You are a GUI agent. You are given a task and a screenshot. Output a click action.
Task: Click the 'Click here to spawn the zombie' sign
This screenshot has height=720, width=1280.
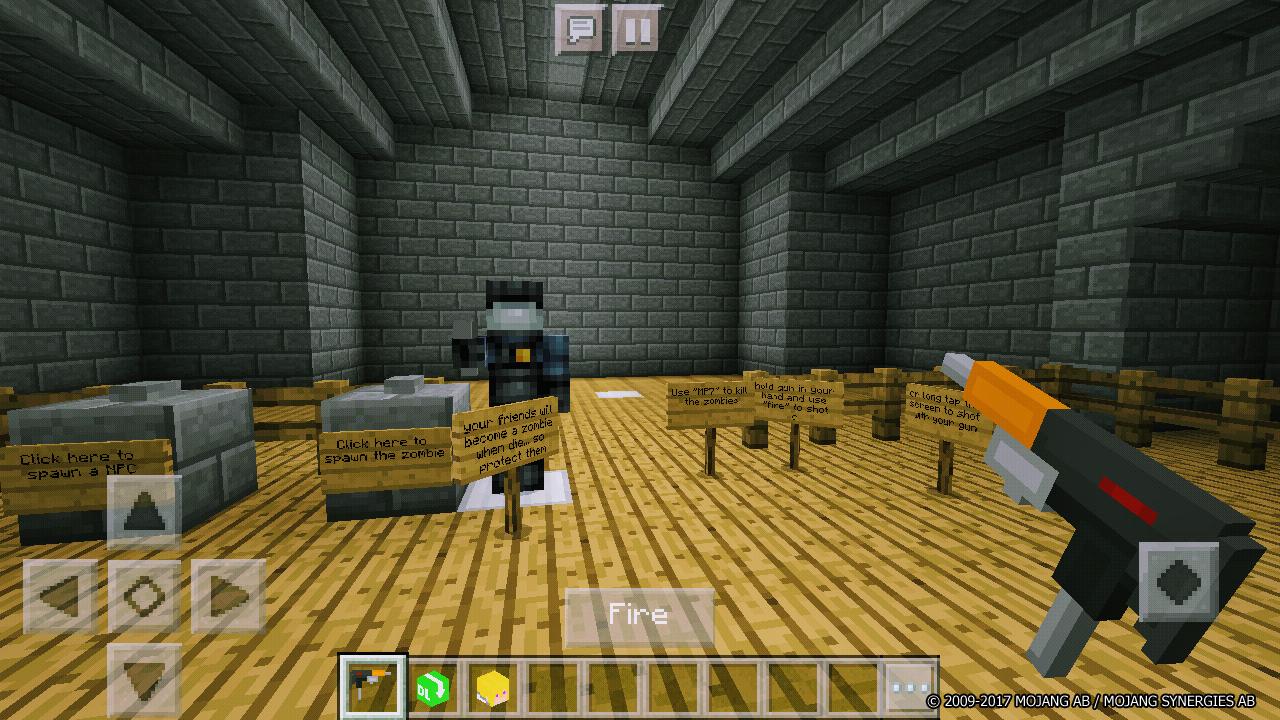click(x=384, y=450)
